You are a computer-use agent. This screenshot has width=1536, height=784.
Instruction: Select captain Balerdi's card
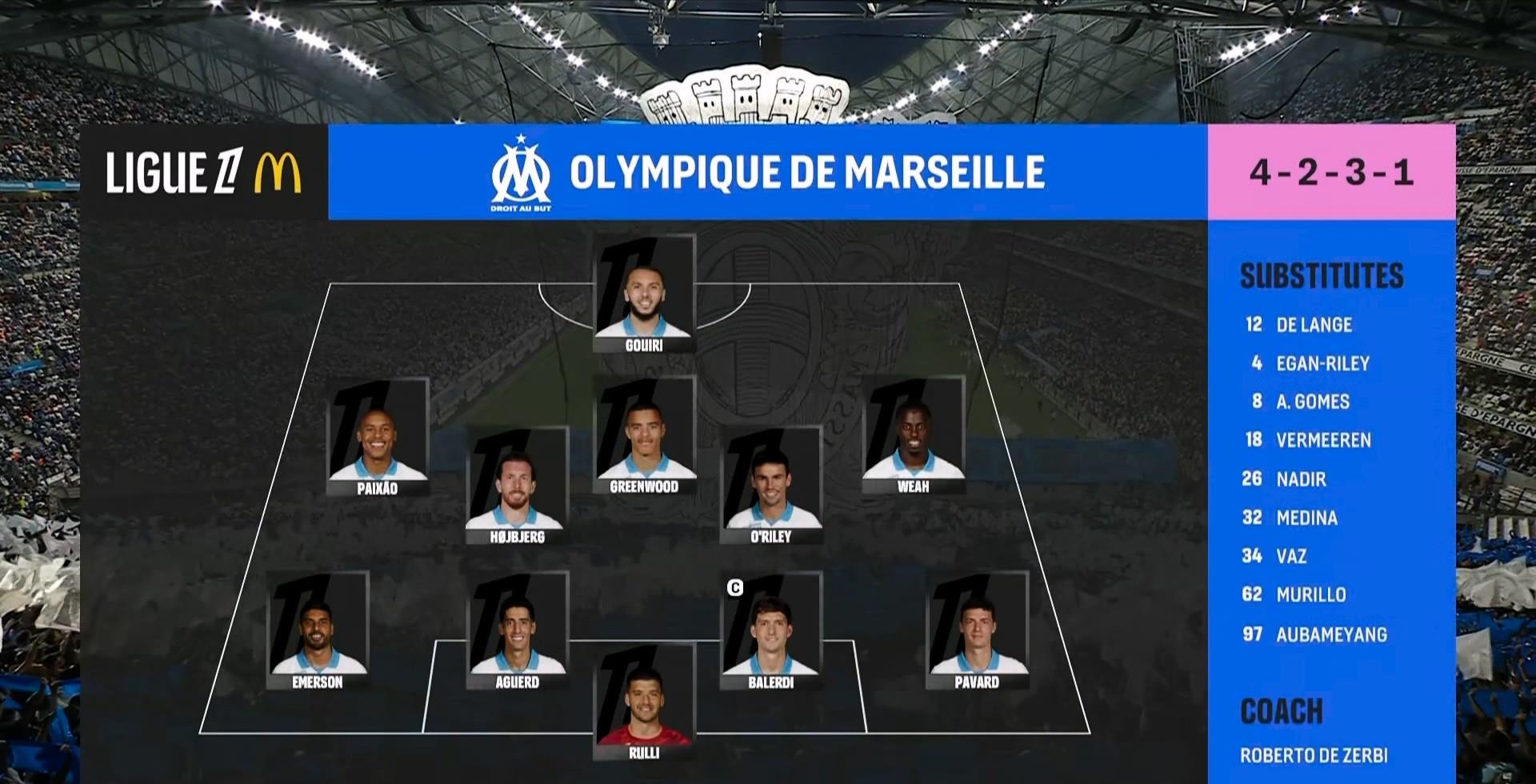[771, 631]
